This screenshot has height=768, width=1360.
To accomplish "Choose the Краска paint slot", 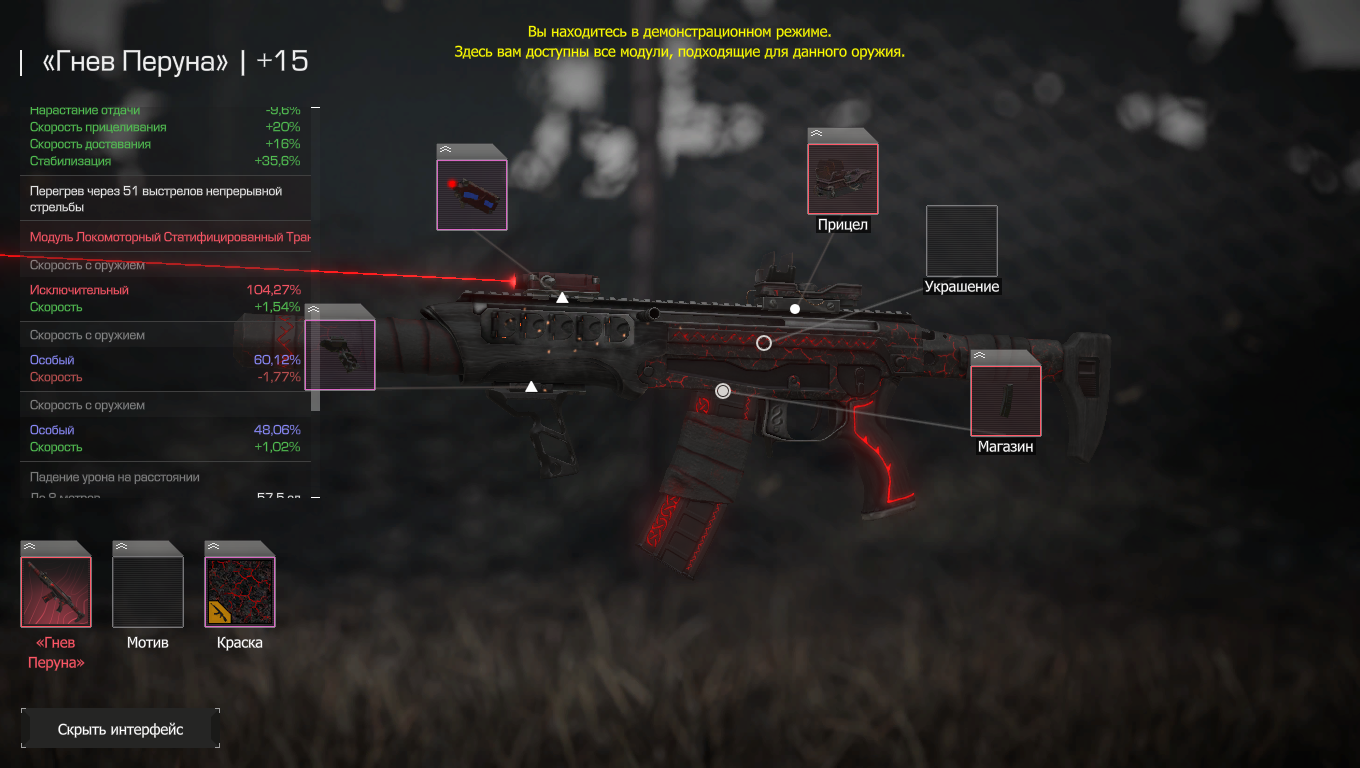I will pyautogui.click(x=240, y=591).
